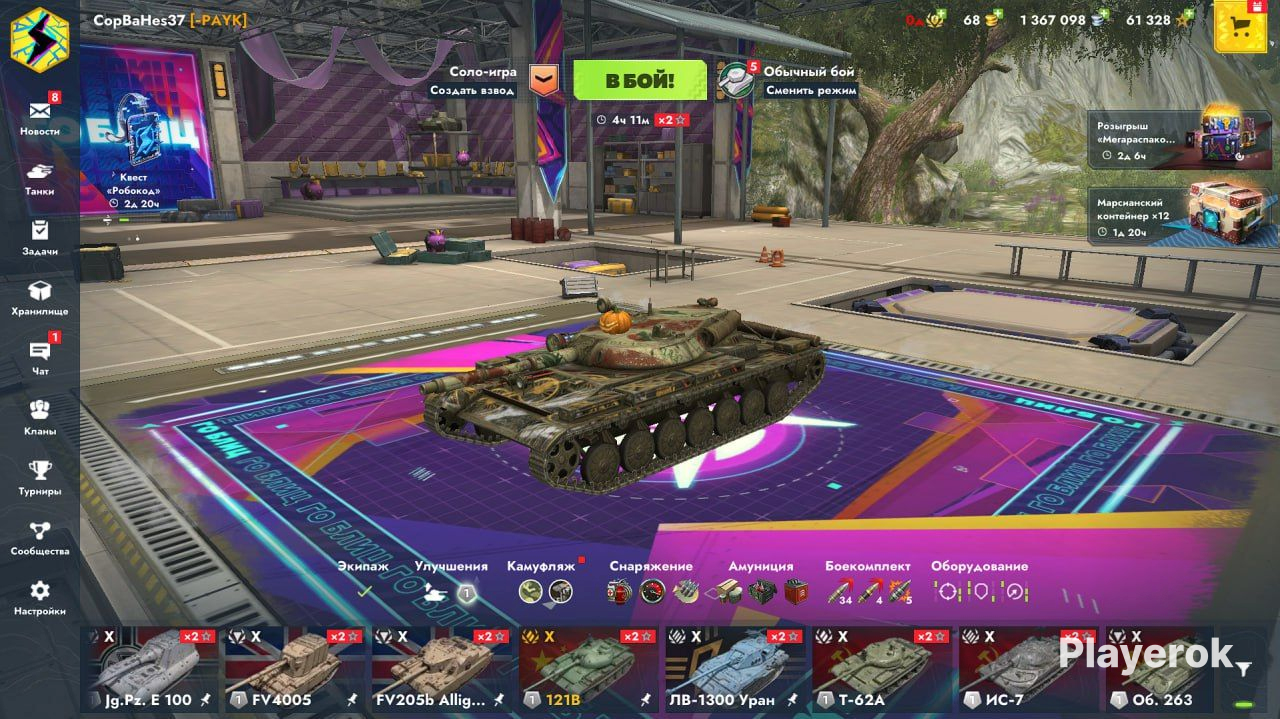Start battle with the В БОЙ! button
The image size is (1280, 719).
[640, 80]
